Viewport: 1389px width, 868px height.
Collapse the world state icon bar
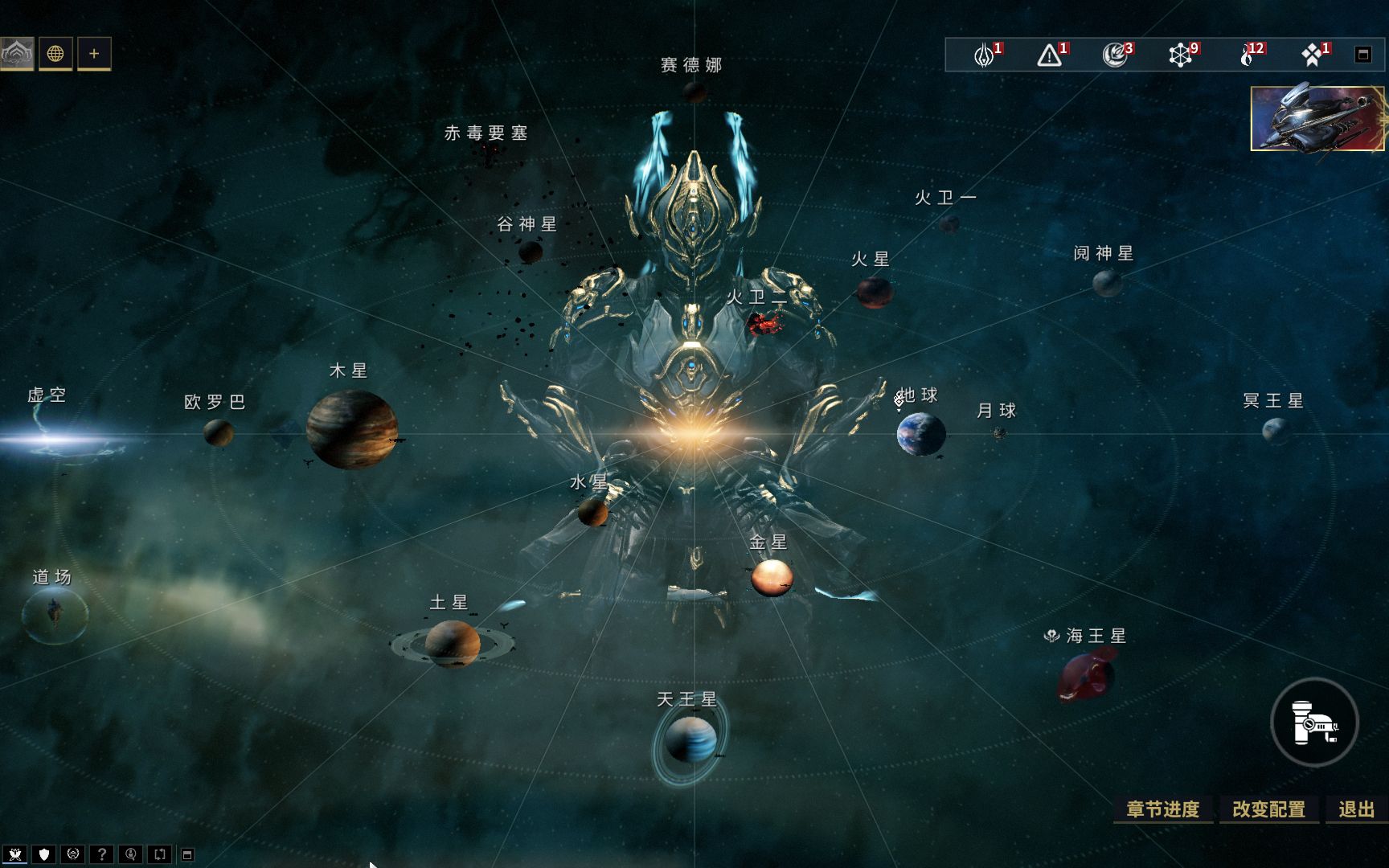(1362, 55)
